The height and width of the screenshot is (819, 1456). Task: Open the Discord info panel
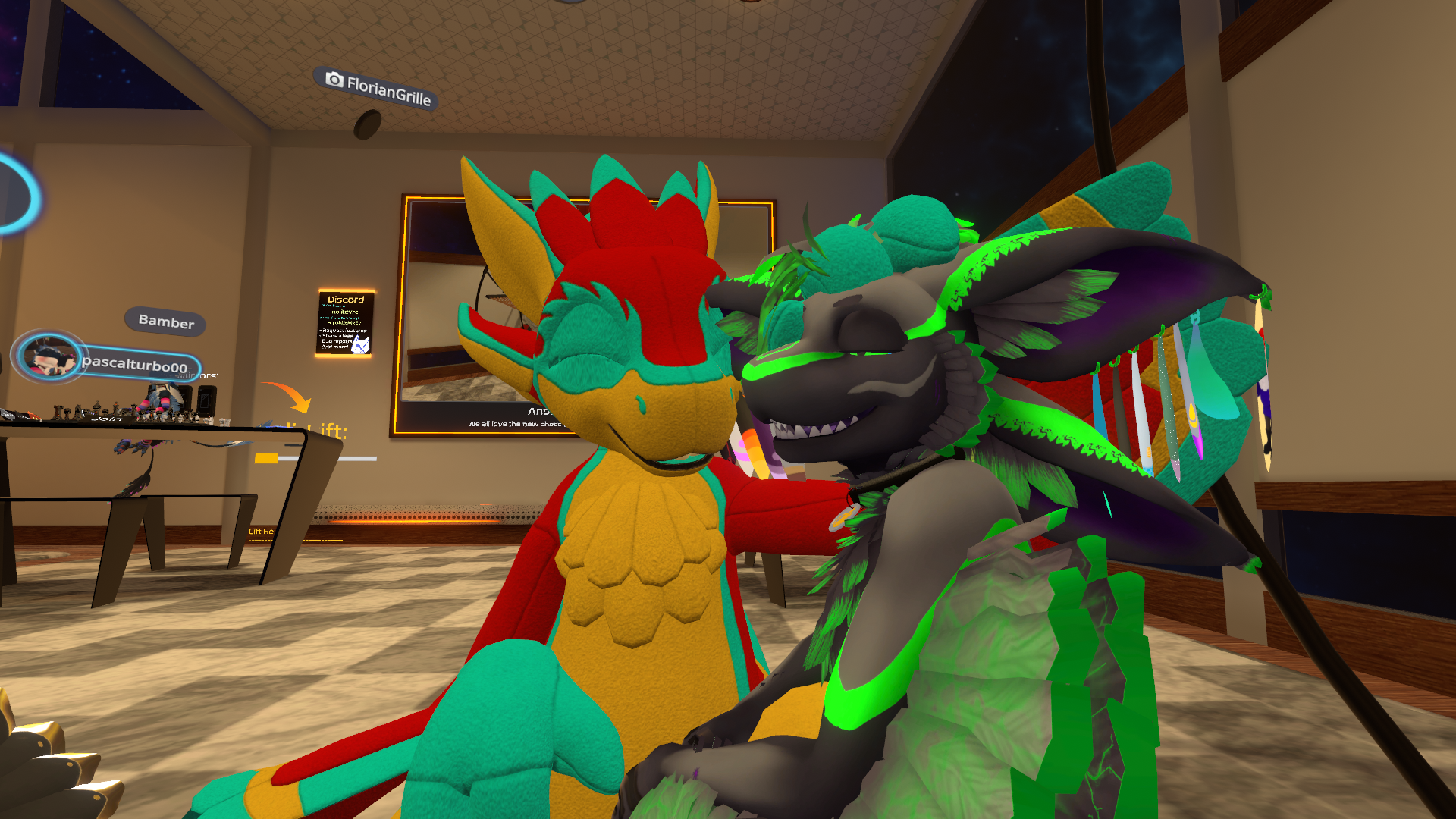[x=345, y=323]
